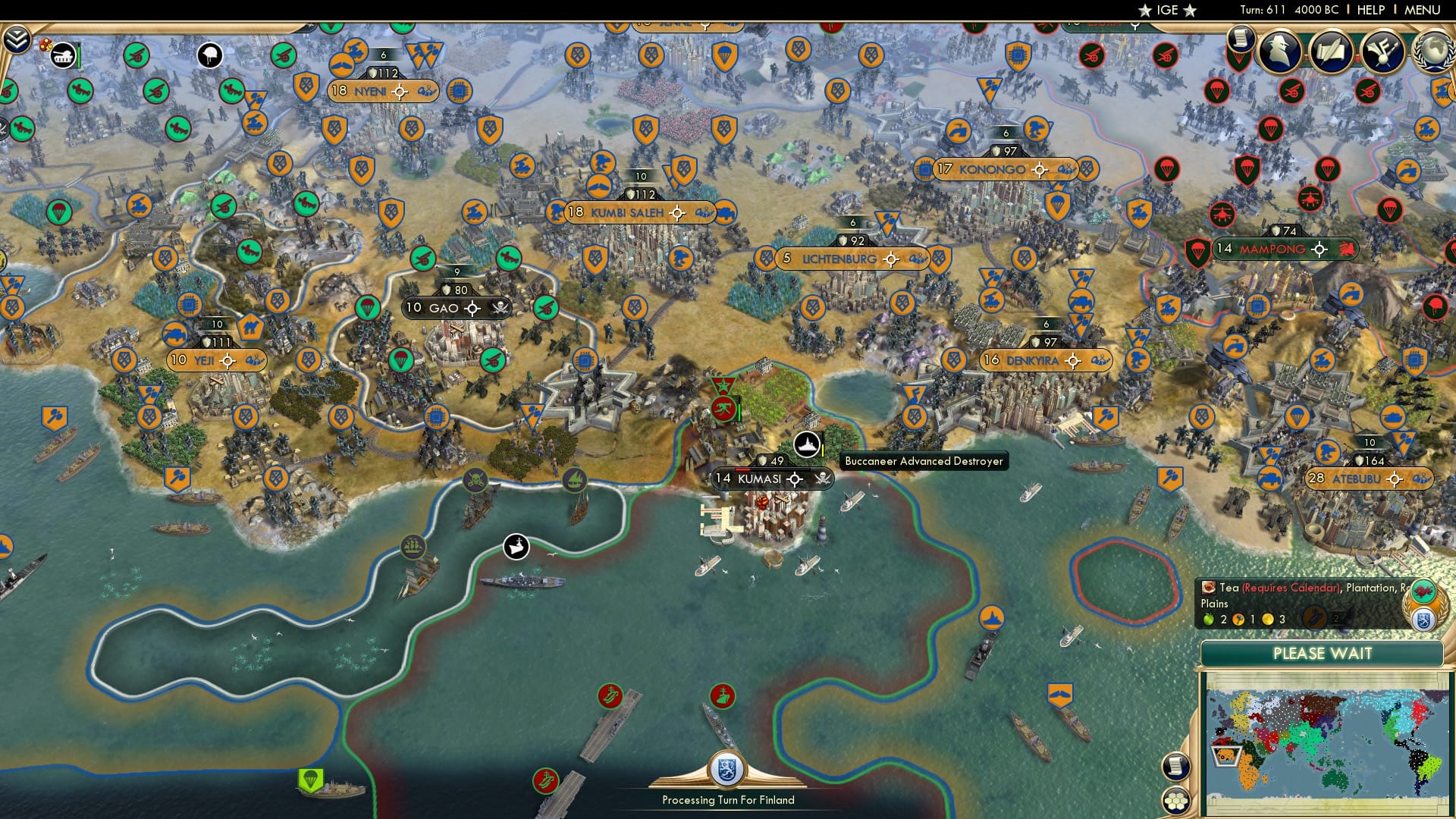This screenshot has height=819, width=1456.
Task: Open the MENU item in the top bar
Action: pyautogui.click(x=1427, y=9)
